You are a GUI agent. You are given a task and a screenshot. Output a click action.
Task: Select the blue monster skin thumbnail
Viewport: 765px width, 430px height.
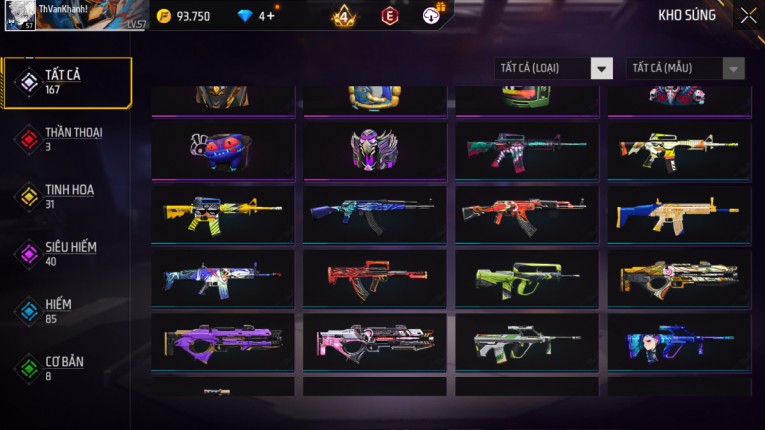223,149
